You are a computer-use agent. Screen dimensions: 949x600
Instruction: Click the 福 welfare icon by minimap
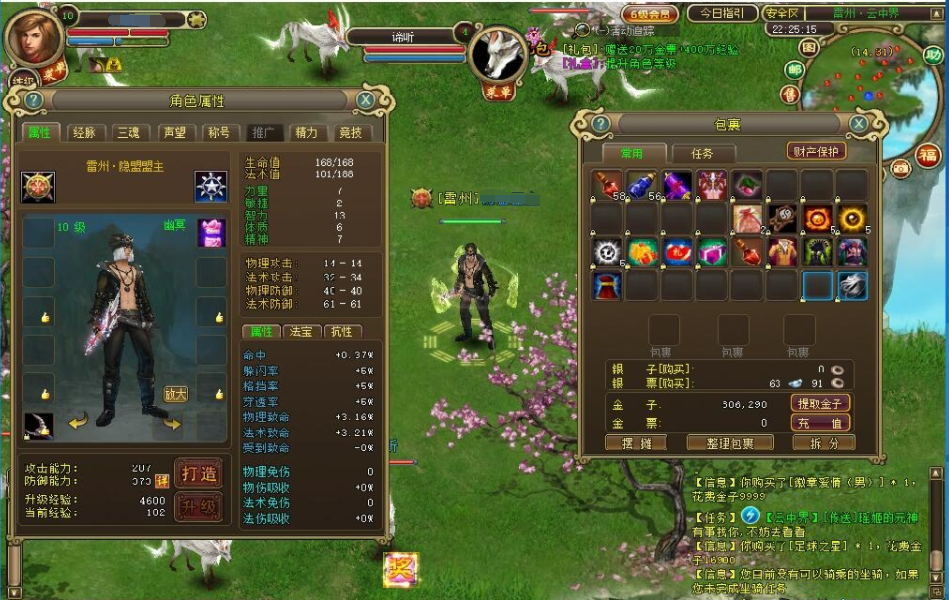click(929, 155)
